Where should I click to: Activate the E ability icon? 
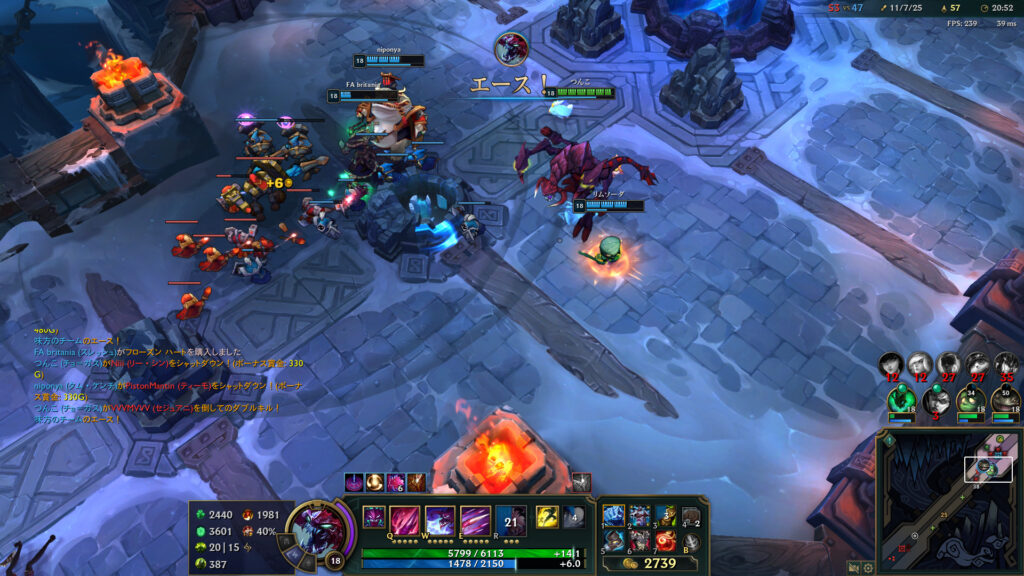(x=475, y=520)
